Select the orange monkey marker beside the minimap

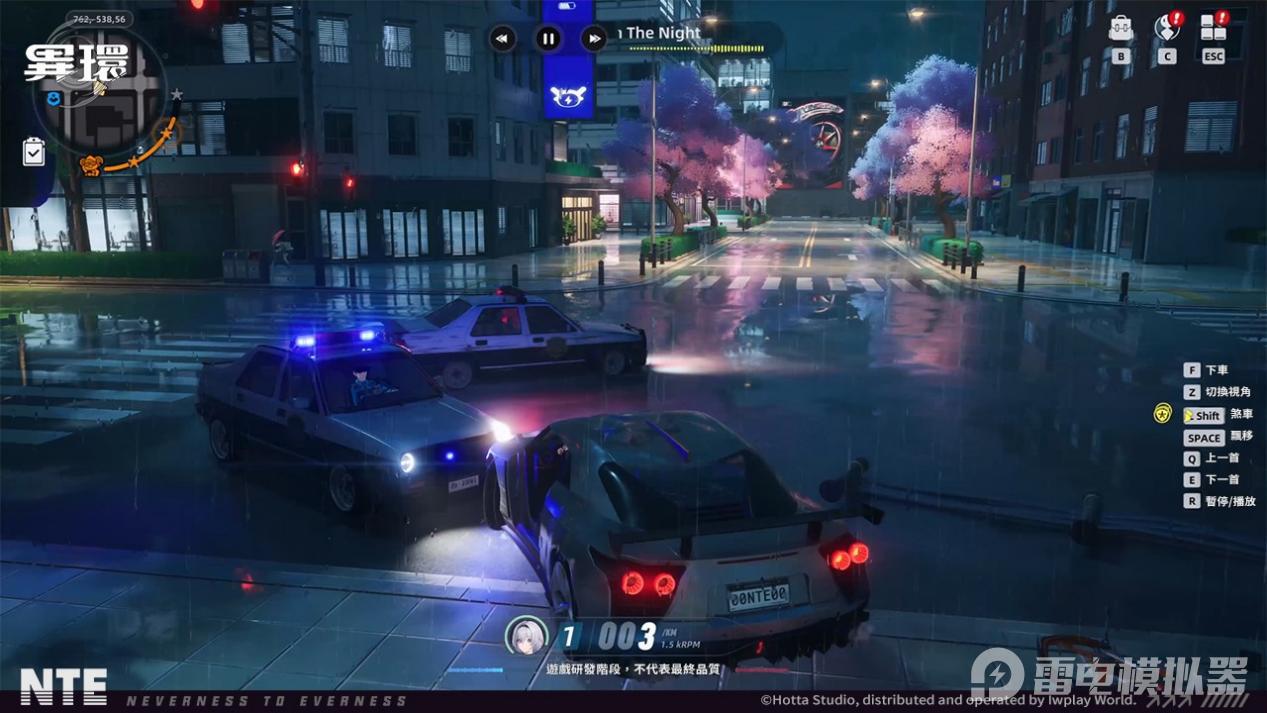click(x=91, y=165)
